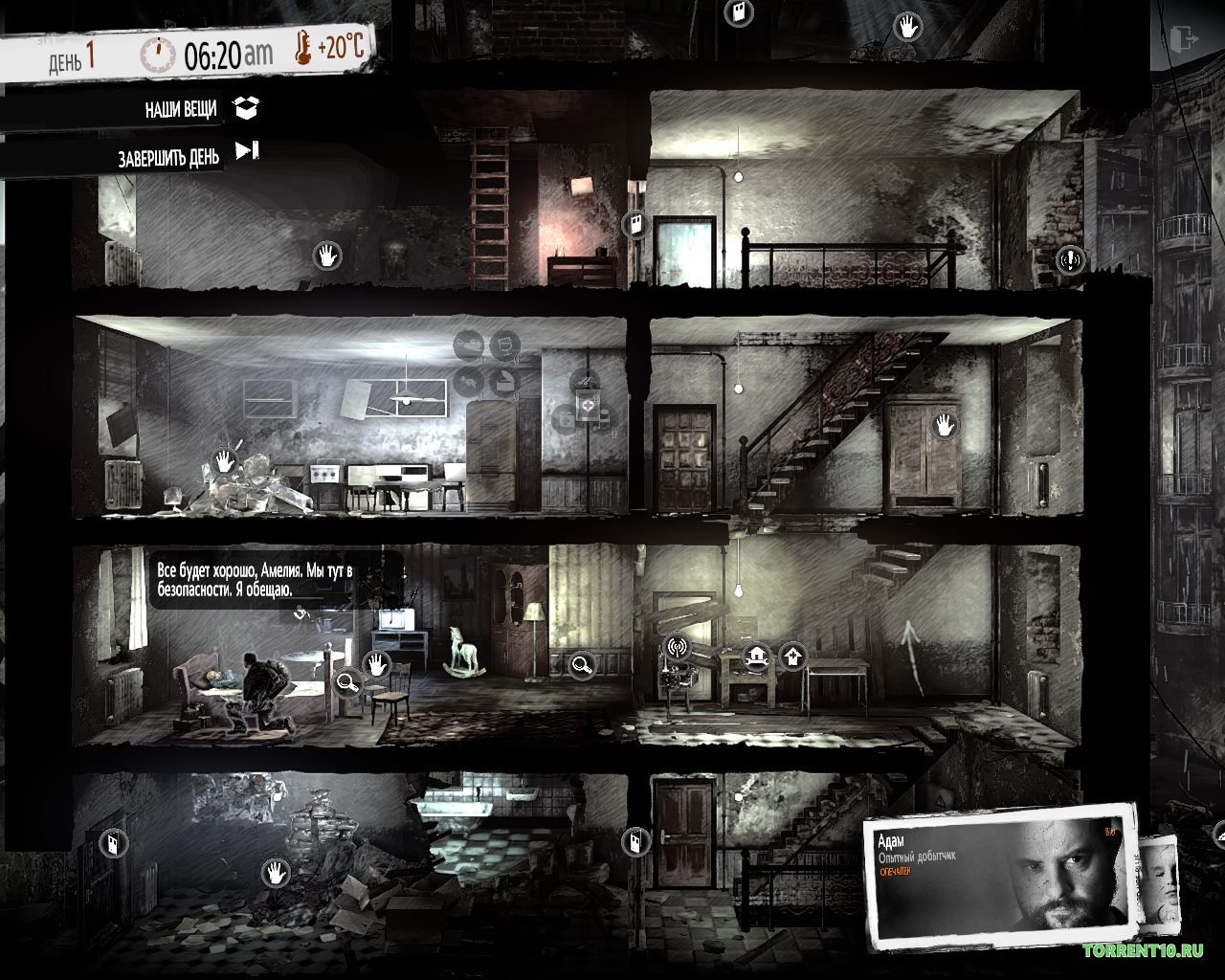Click the magnifier icon beside the bed
Screen dimensions: 1225x980
pos(347,681)
